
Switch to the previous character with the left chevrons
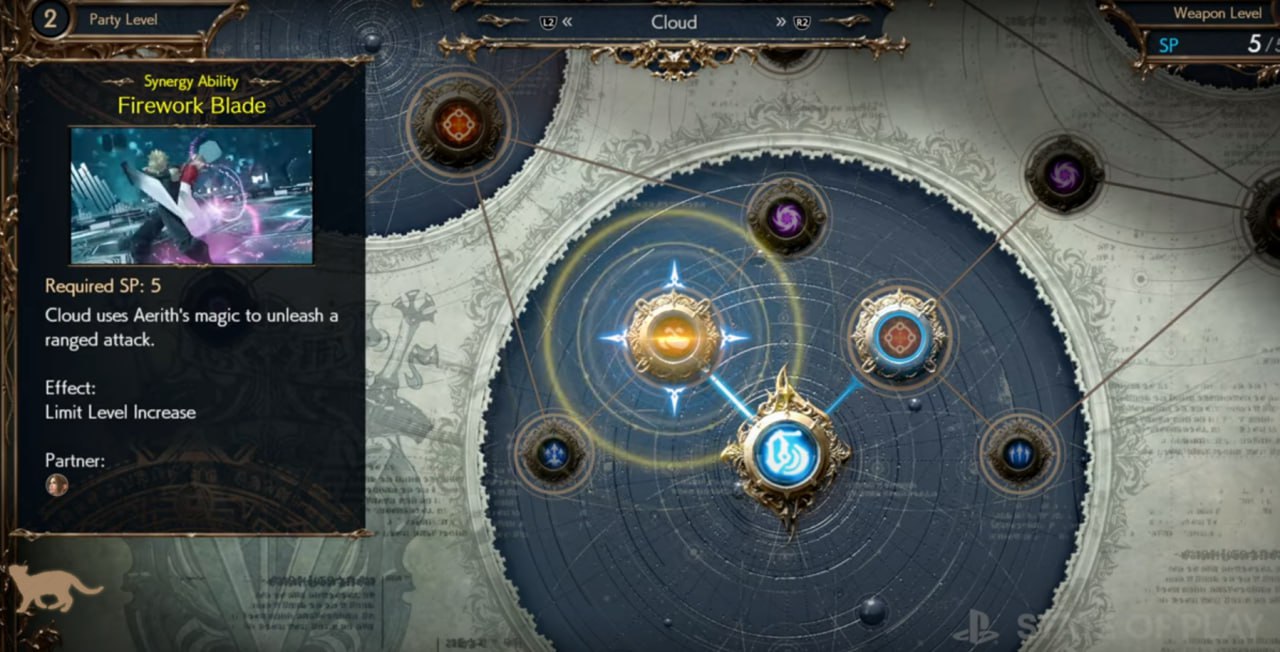(567, 22)
